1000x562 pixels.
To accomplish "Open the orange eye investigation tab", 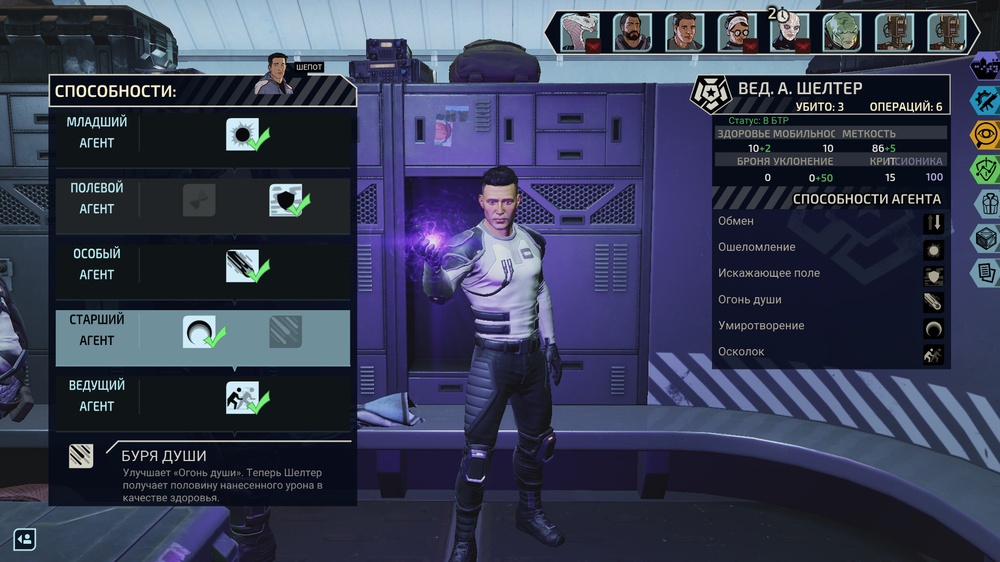I will click(x=986, y=134).
